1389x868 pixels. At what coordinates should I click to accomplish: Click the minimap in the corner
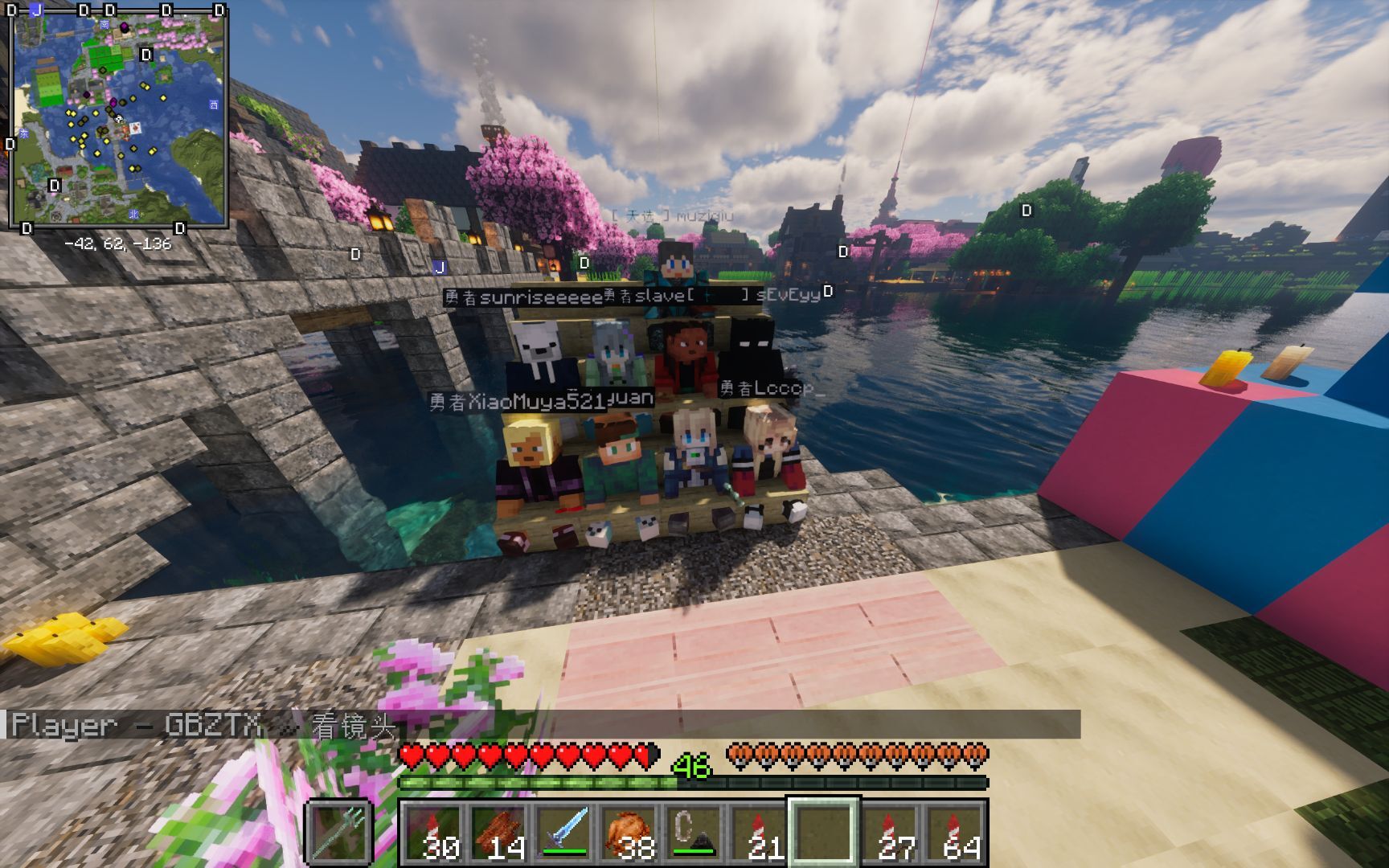[x=119, y=118]
